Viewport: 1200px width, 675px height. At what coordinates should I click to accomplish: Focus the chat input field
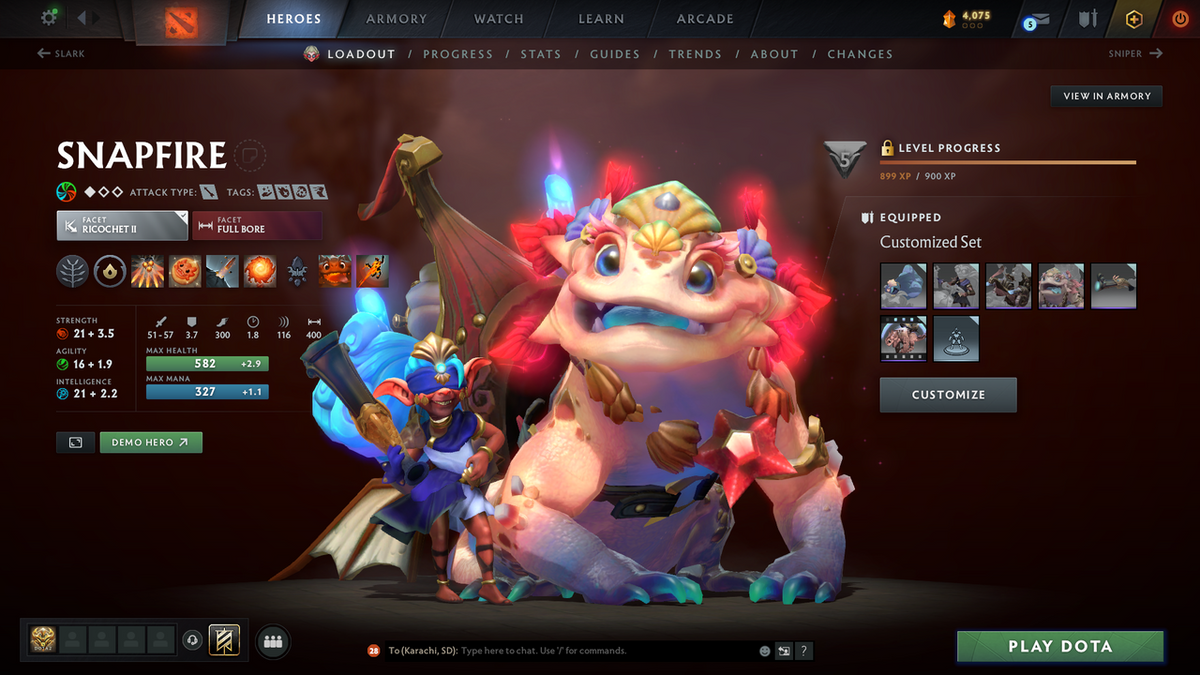point(600,651)
